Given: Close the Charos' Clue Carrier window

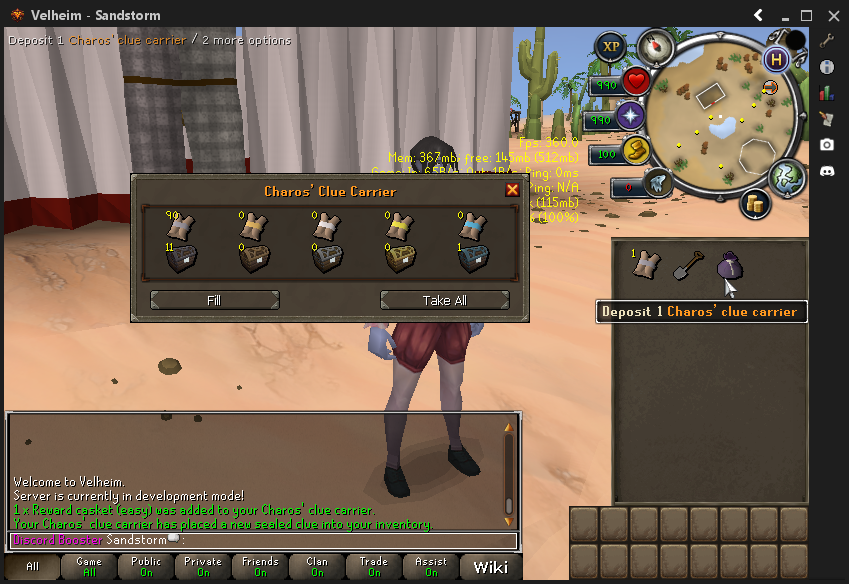Looking at the screenshot, I should pos(512,190).
